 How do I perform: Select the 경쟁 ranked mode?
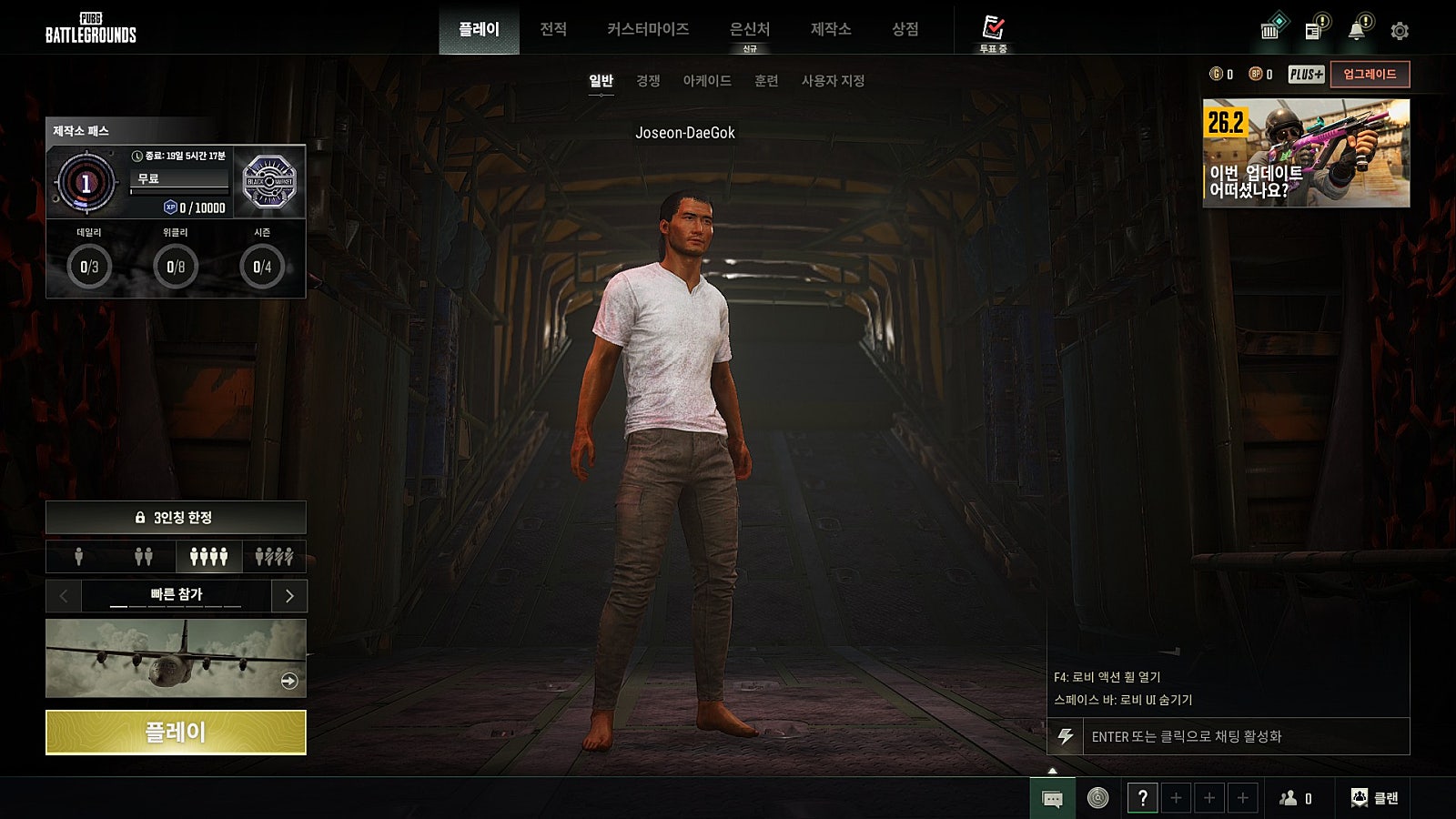648,81
